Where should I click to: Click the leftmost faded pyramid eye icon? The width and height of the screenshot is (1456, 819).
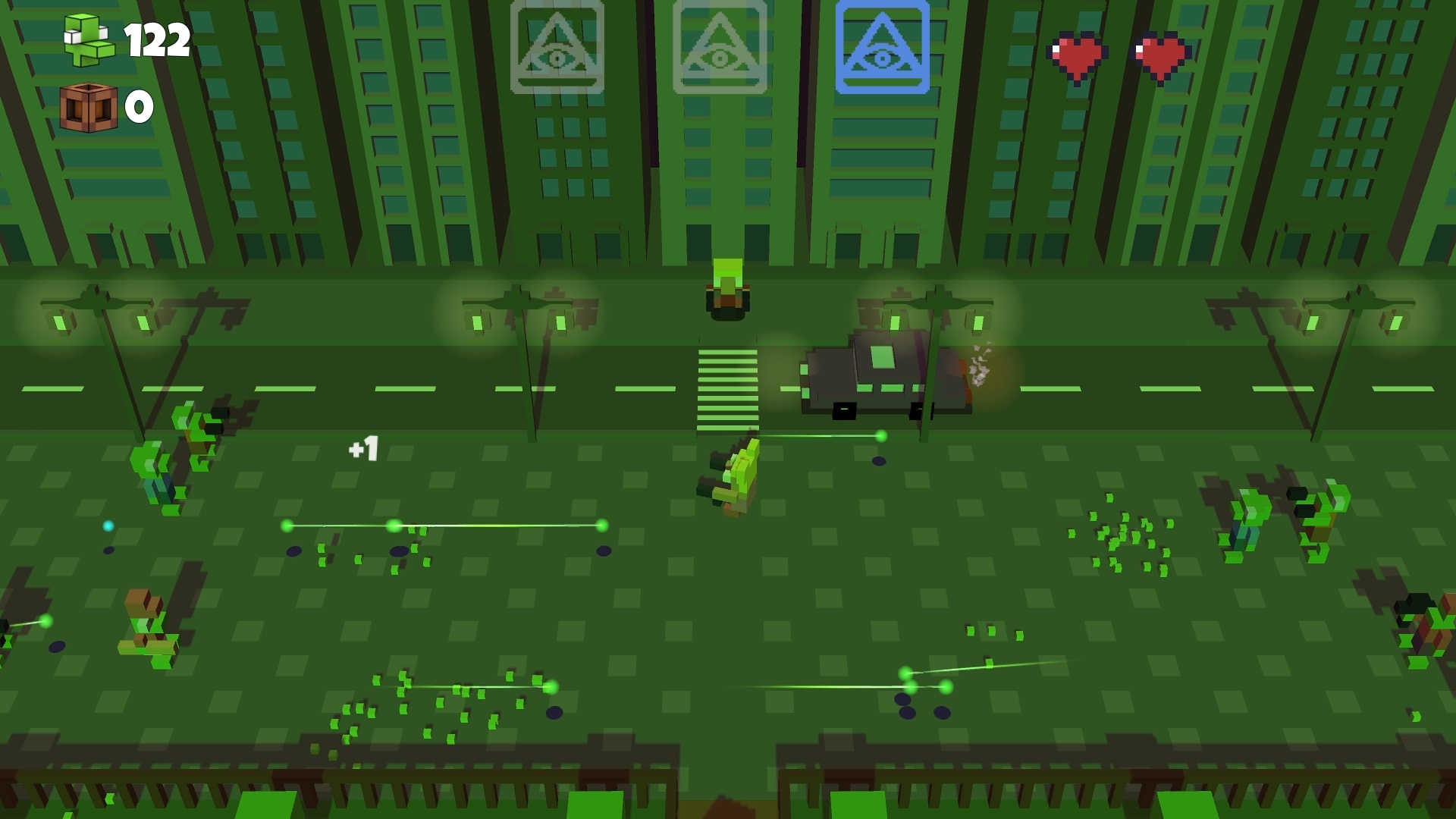point(559,49)
